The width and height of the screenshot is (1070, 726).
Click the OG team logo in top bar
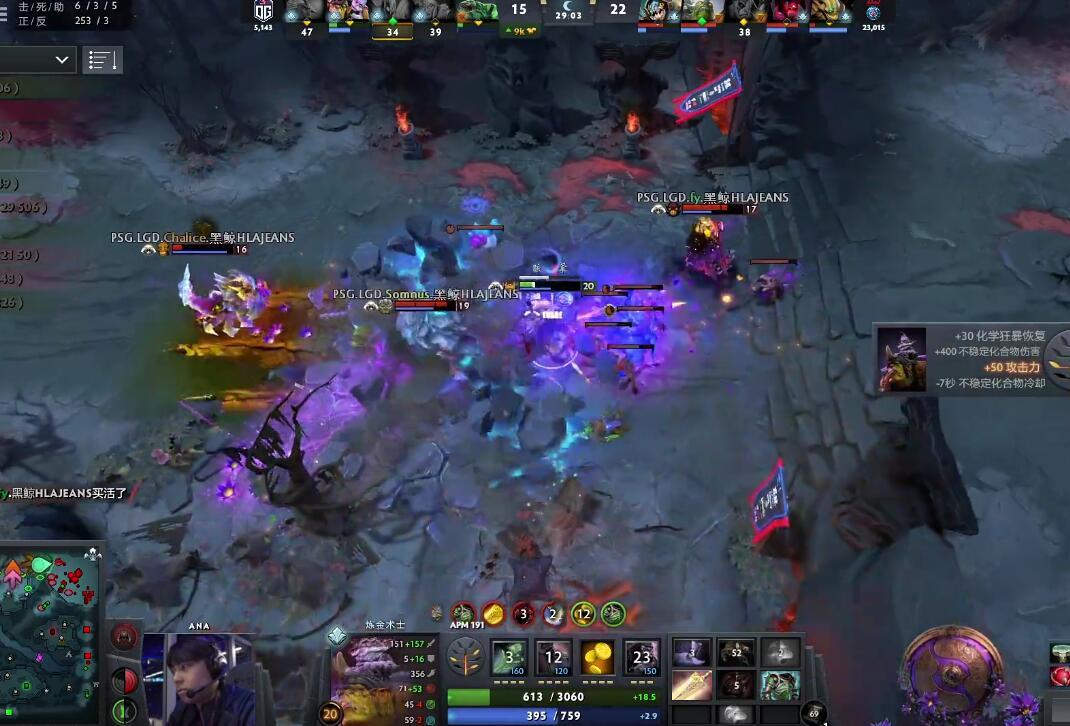(x=263, y=11)
